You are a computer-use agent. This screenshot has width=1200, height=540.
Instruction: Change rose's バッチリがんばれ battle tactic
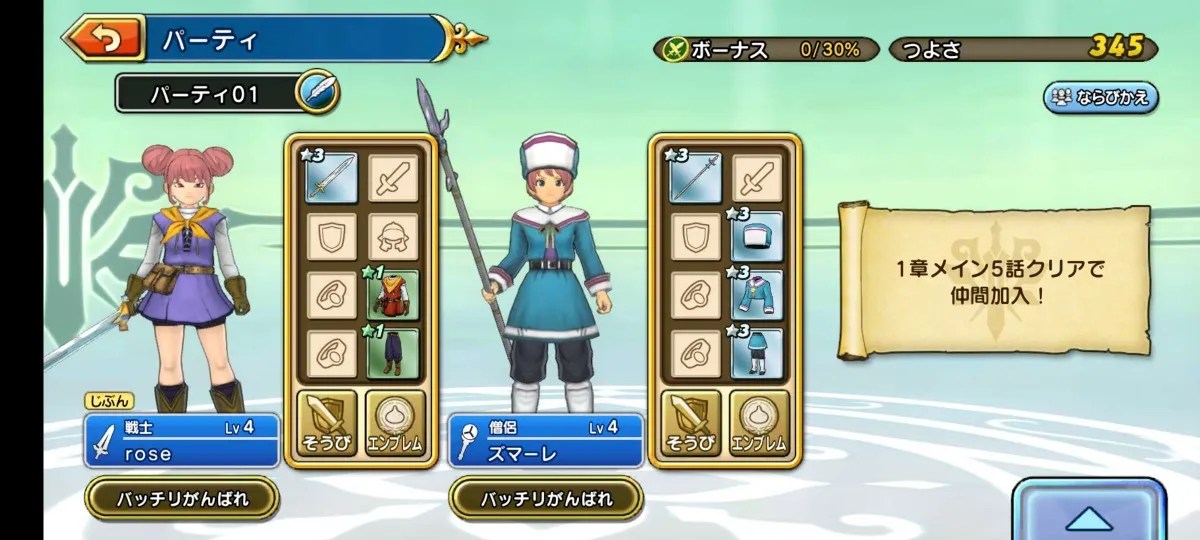(181, 497)
